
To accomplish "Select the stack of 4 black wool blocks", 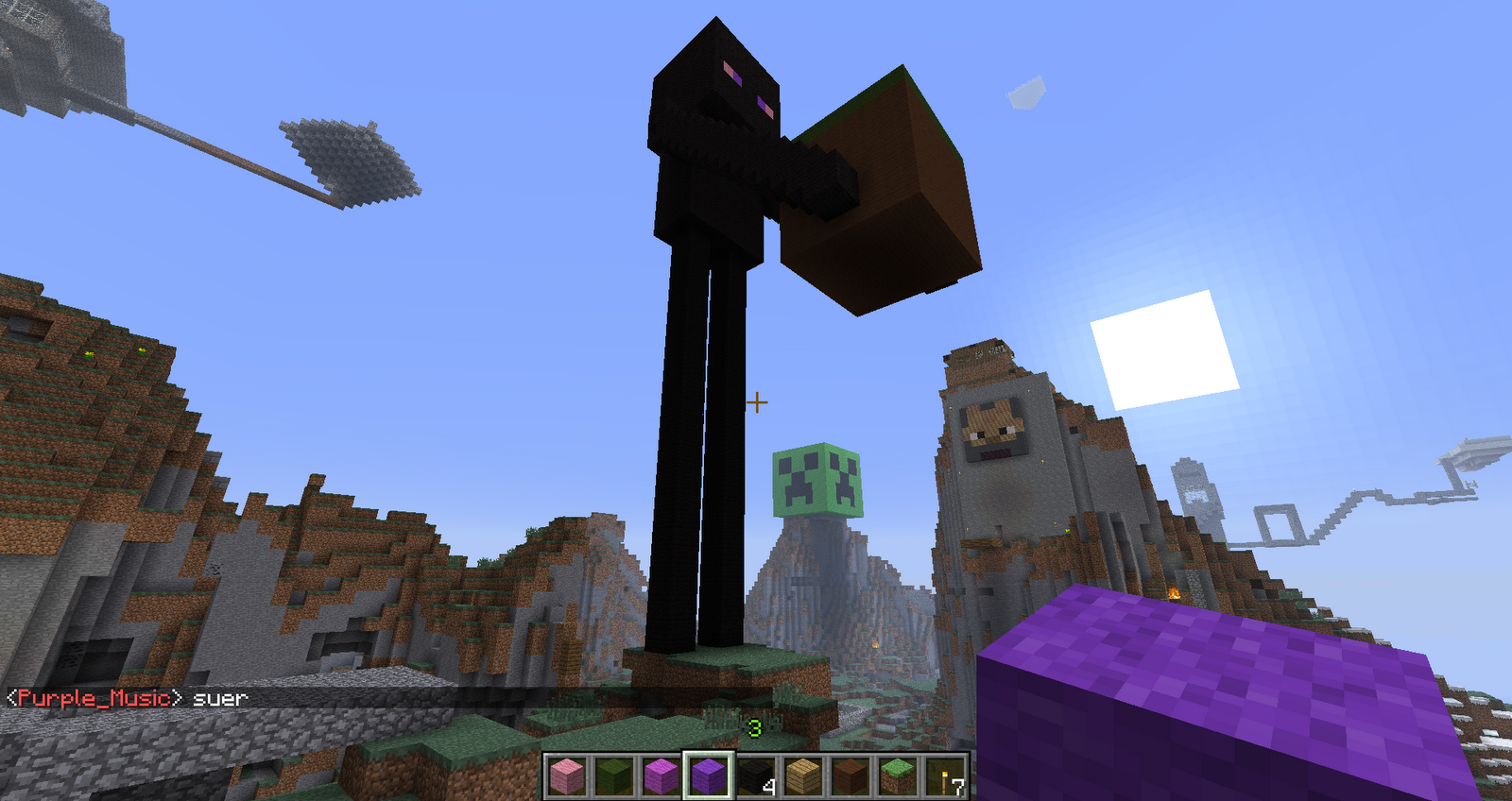I will point(753,776).
